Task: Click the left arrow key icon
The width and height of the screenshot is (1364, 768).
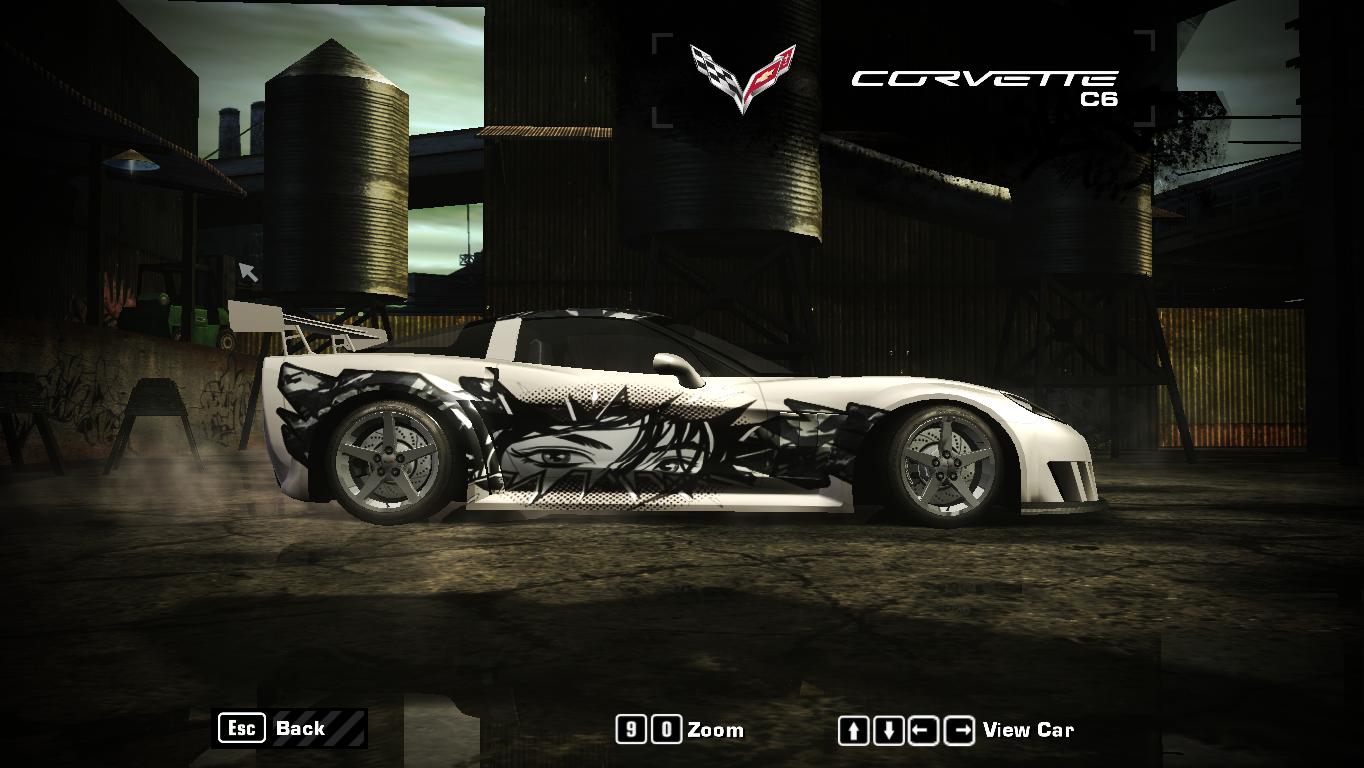Action: [921, 731]
